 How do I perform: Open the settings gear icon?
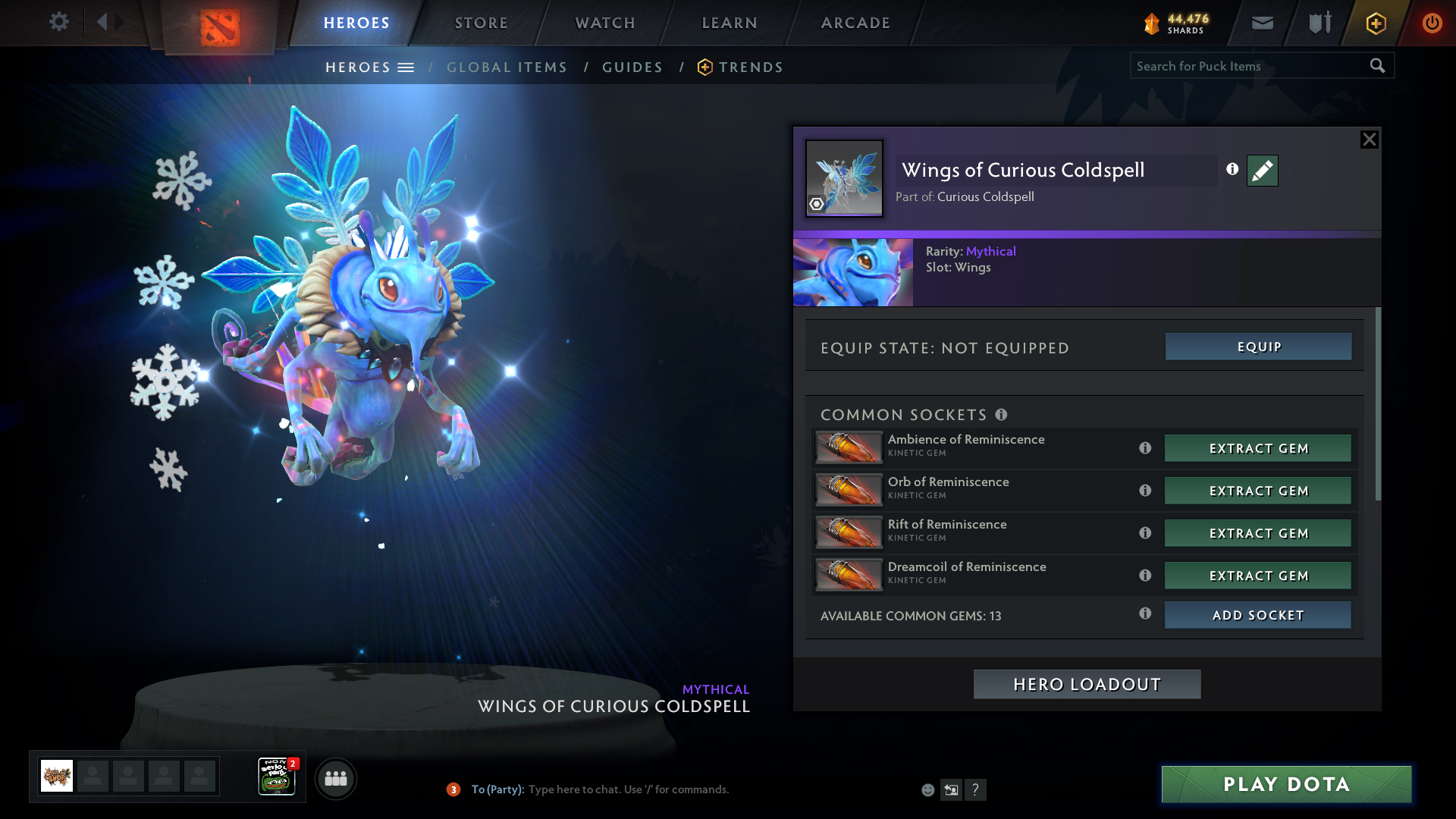(x=59, y=22)
